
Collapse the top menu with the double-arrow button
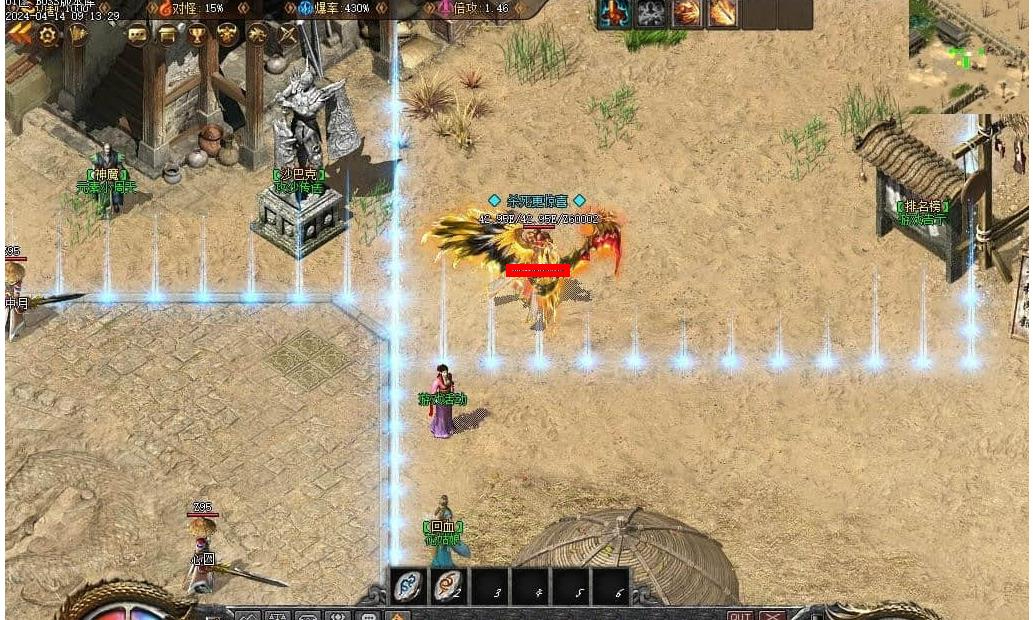(19, 33)
